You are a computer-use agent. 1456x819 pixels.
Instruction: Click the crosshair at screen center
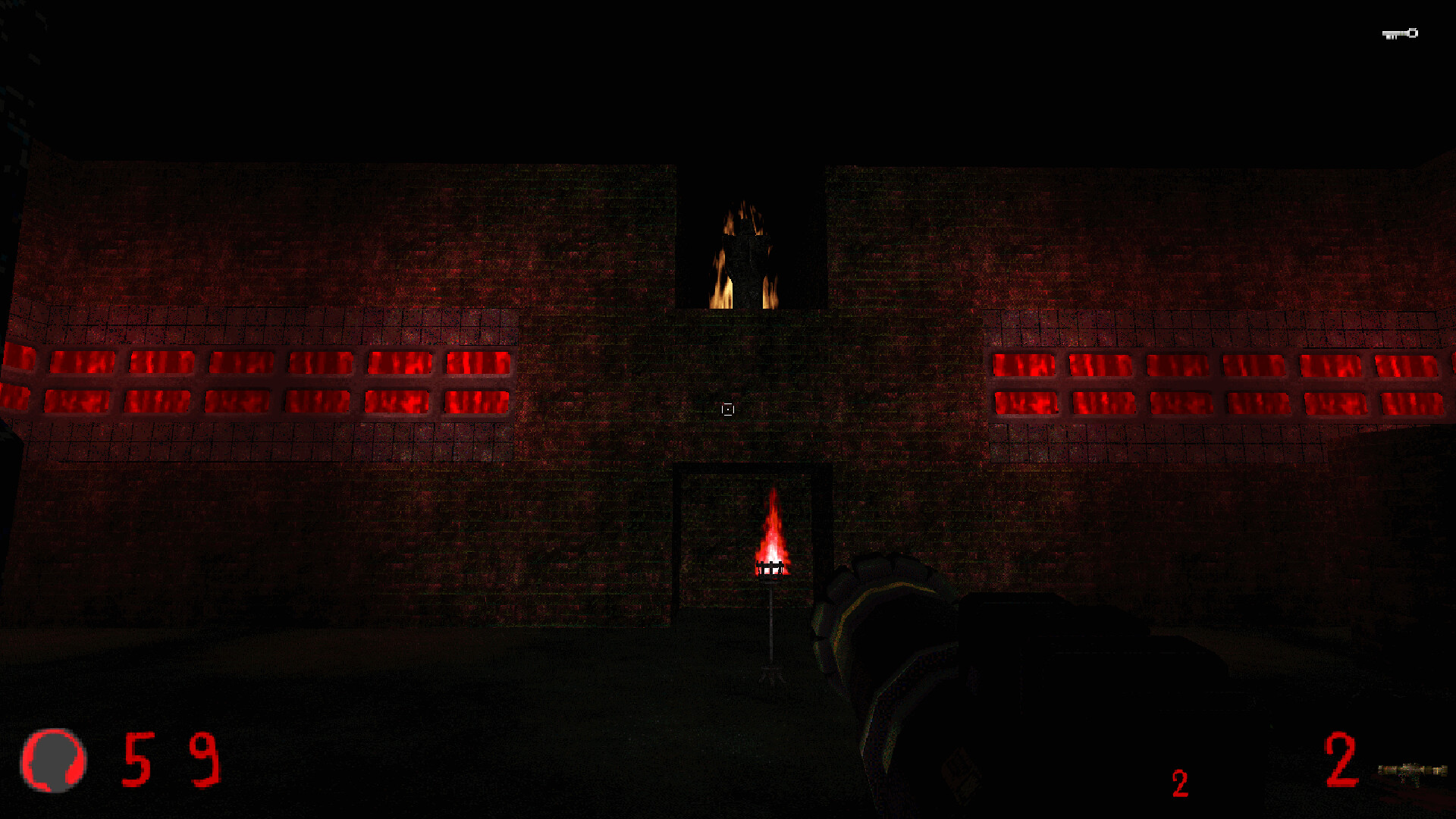coord(727,409)
